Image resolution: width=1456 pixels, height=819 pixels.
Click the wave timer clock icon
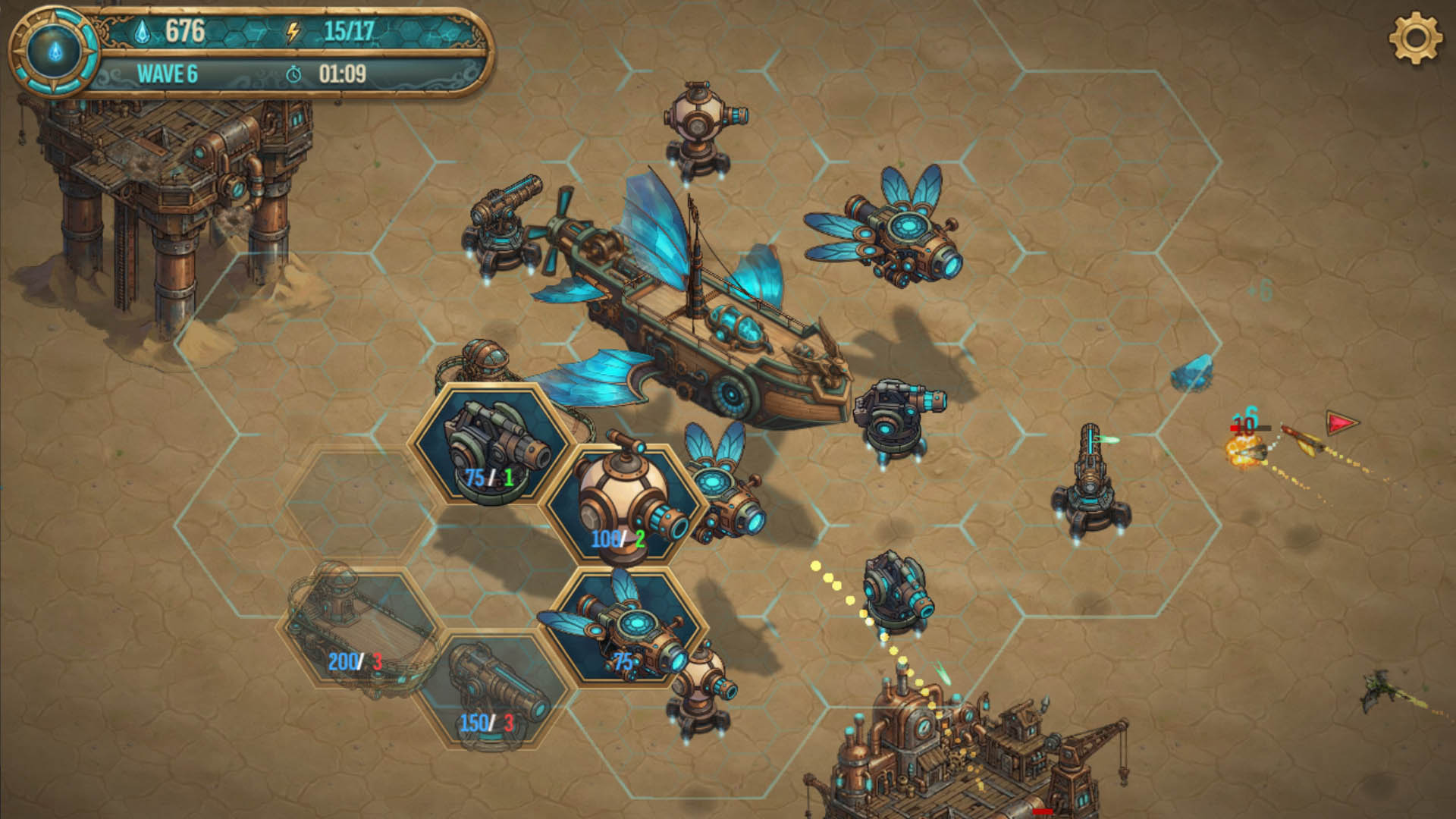click(296, 74)
